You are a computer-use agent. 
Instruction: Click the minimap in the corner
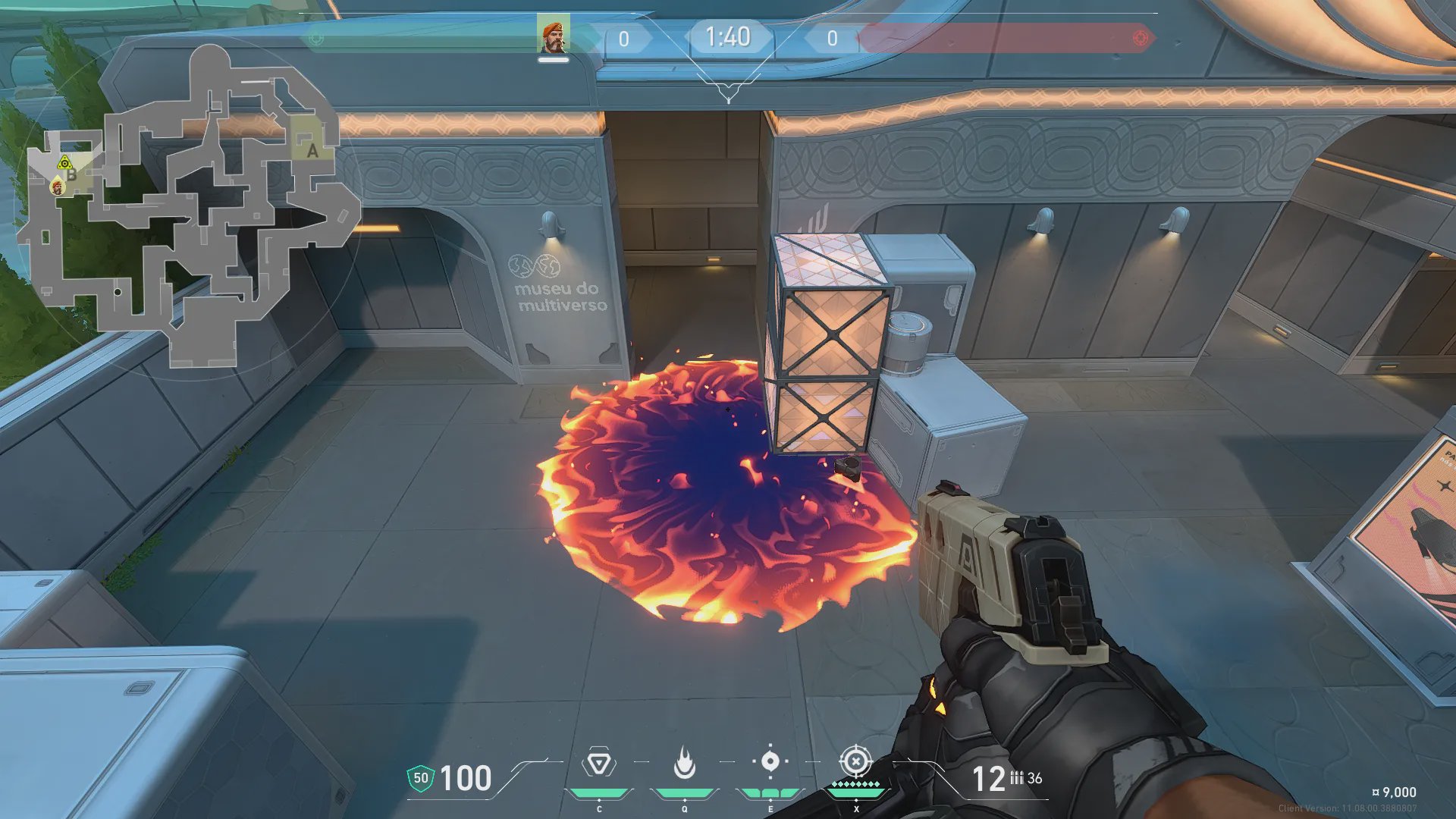(190, 205)
